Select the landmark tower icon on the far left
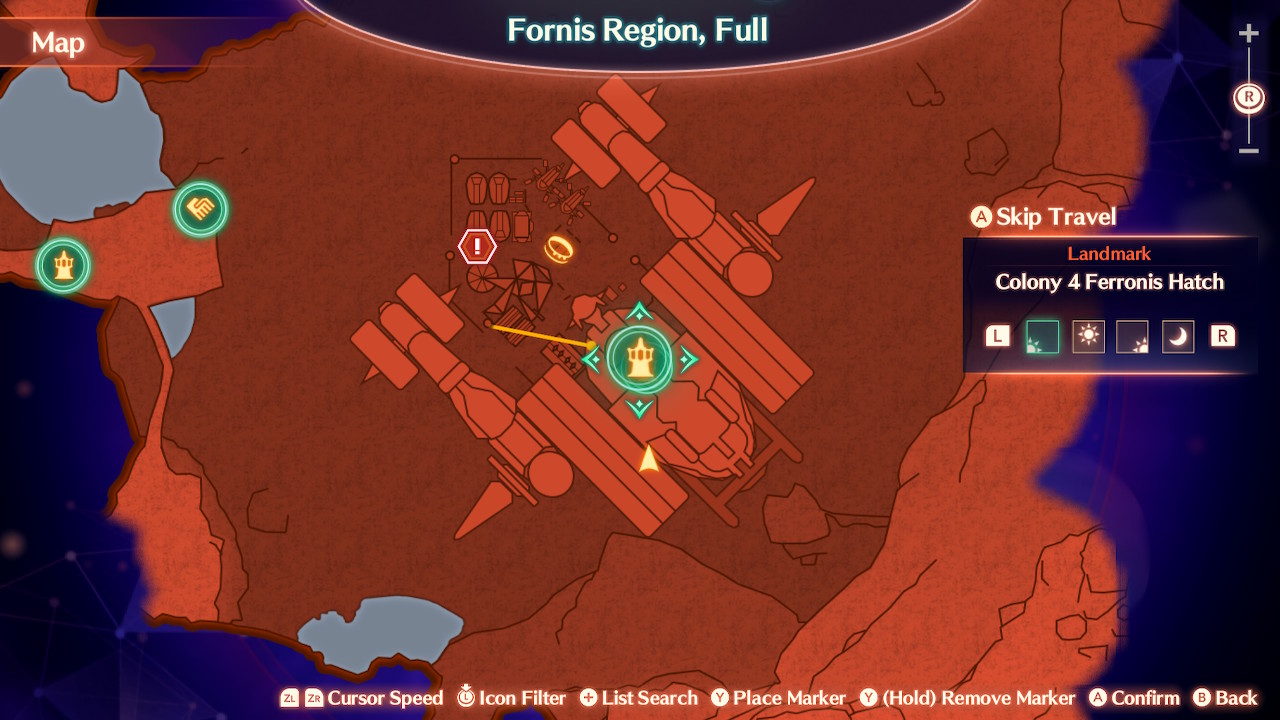 pos(62,265)
